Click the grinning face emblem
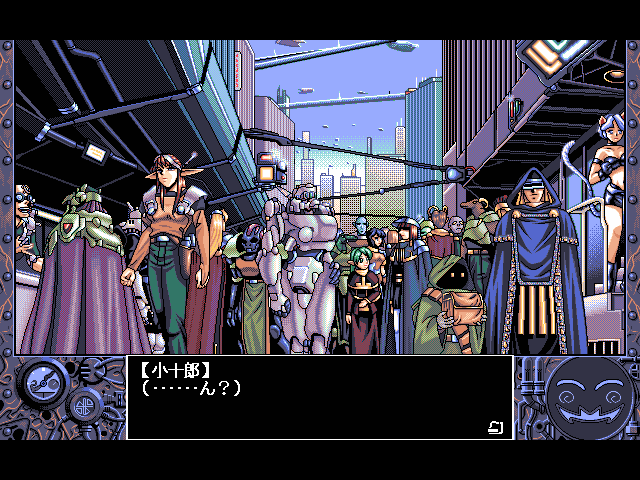The width and height of the screenshot is (640, 480). [x=592, y=395]
